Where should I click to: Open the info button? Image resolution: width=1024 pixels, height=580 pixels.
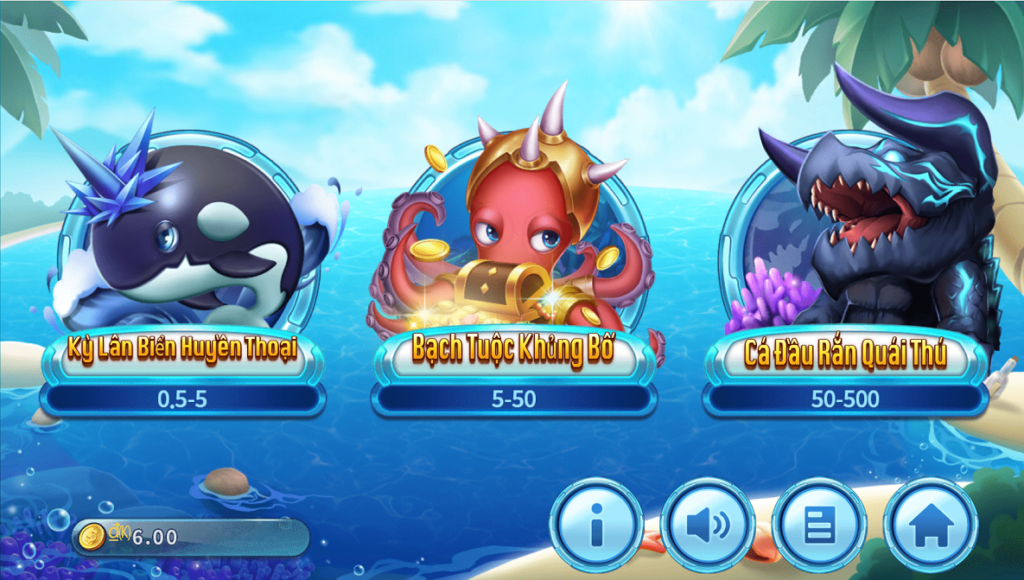click(x=597, y=525)
